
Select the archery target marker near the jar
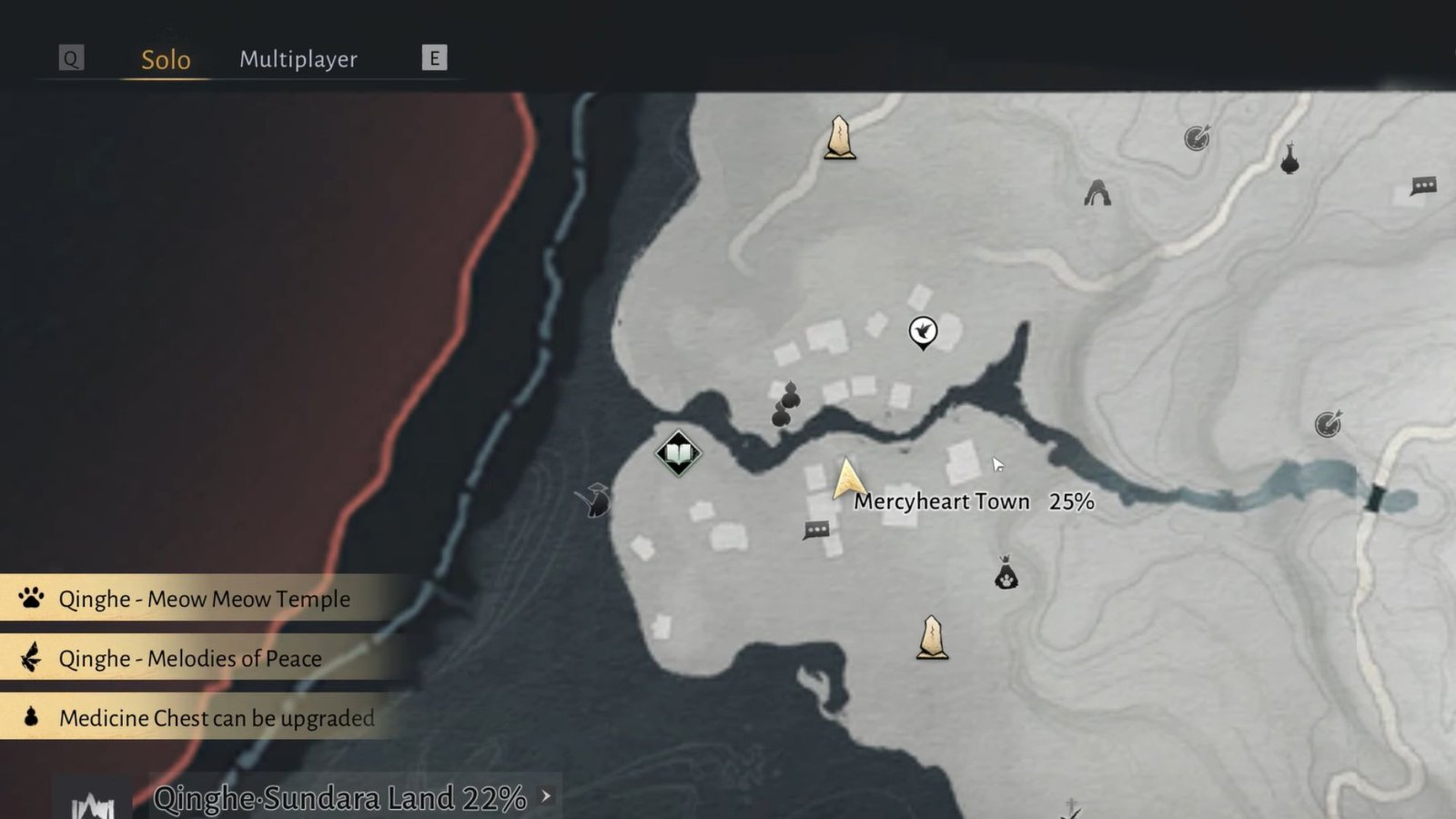pyautogui.click(x=1197, y=138)
